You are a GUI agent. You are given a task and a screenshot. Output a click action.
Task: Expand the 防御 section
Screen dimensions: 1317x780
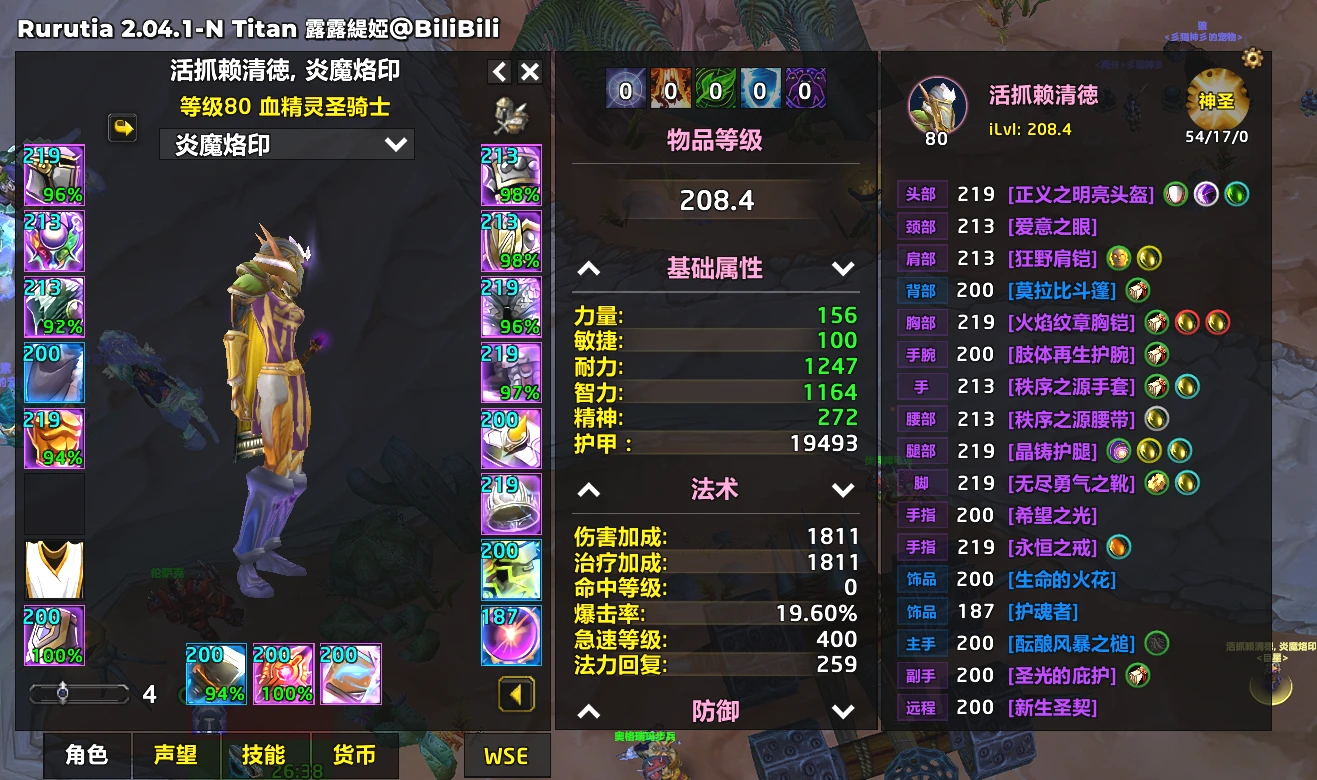[x=843, y=711]
